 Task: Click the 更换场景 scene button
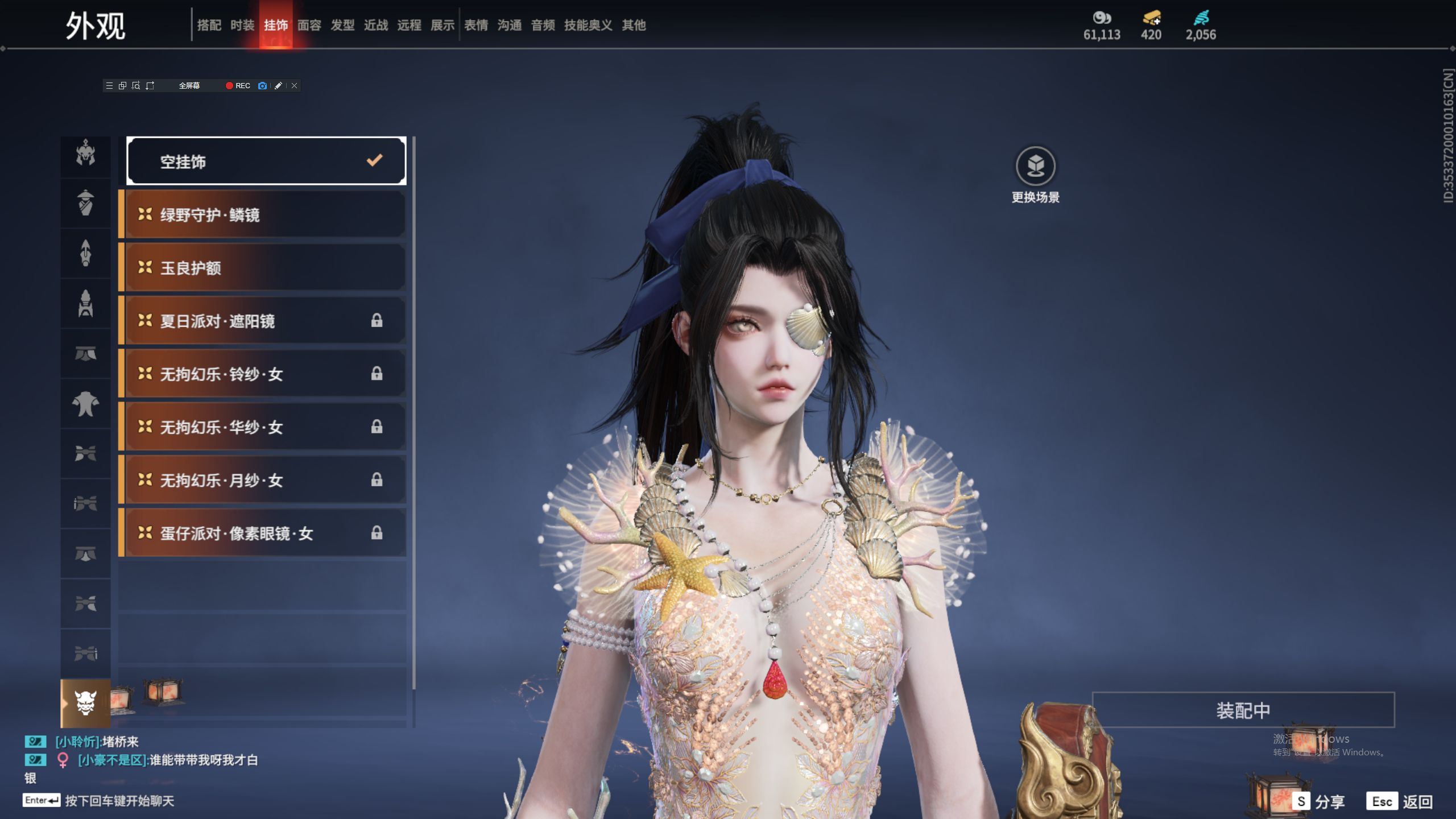1035,167
